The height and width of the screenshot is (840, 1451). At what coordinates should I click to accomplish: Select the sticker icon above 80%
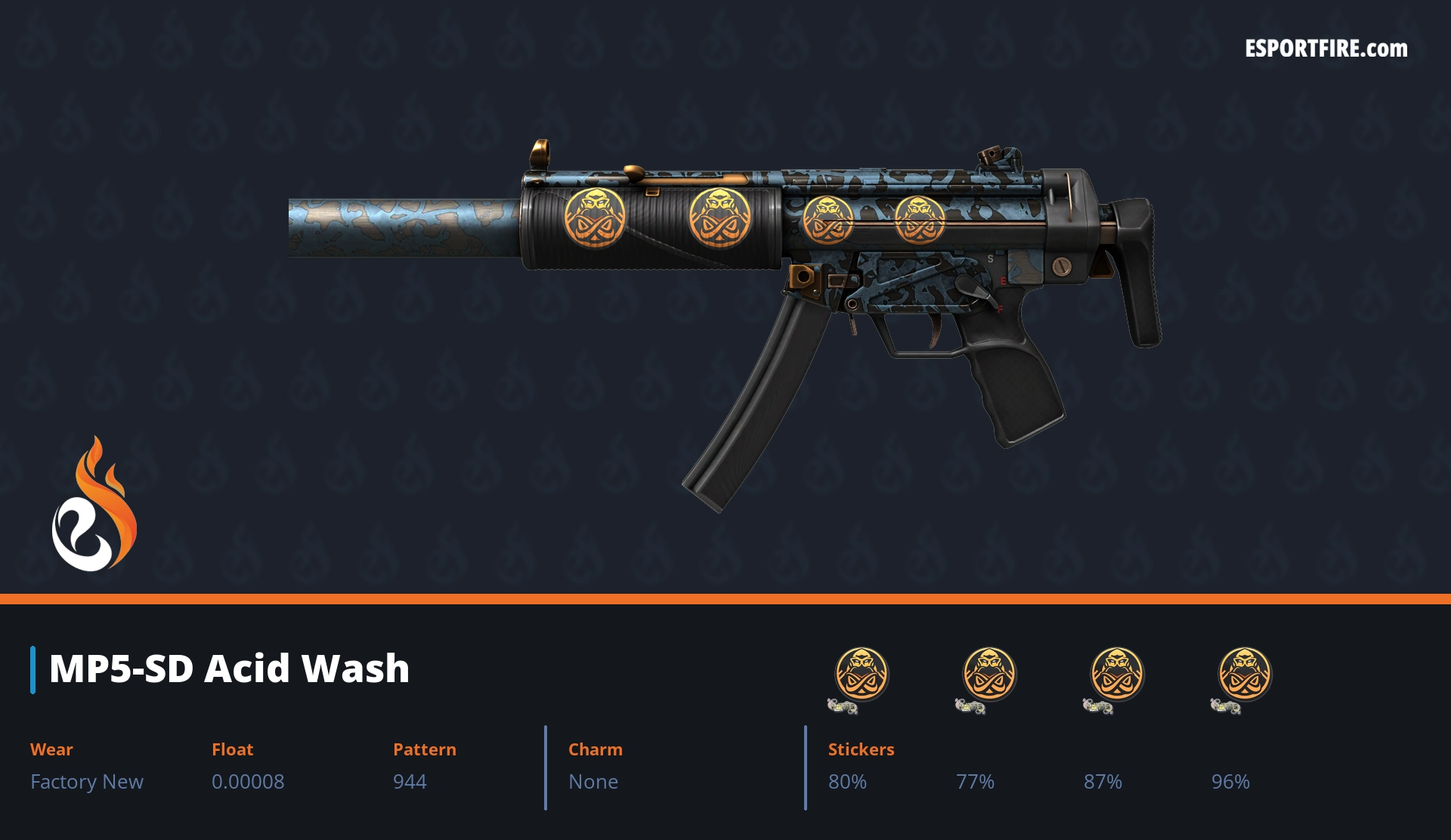click(861, 675)
